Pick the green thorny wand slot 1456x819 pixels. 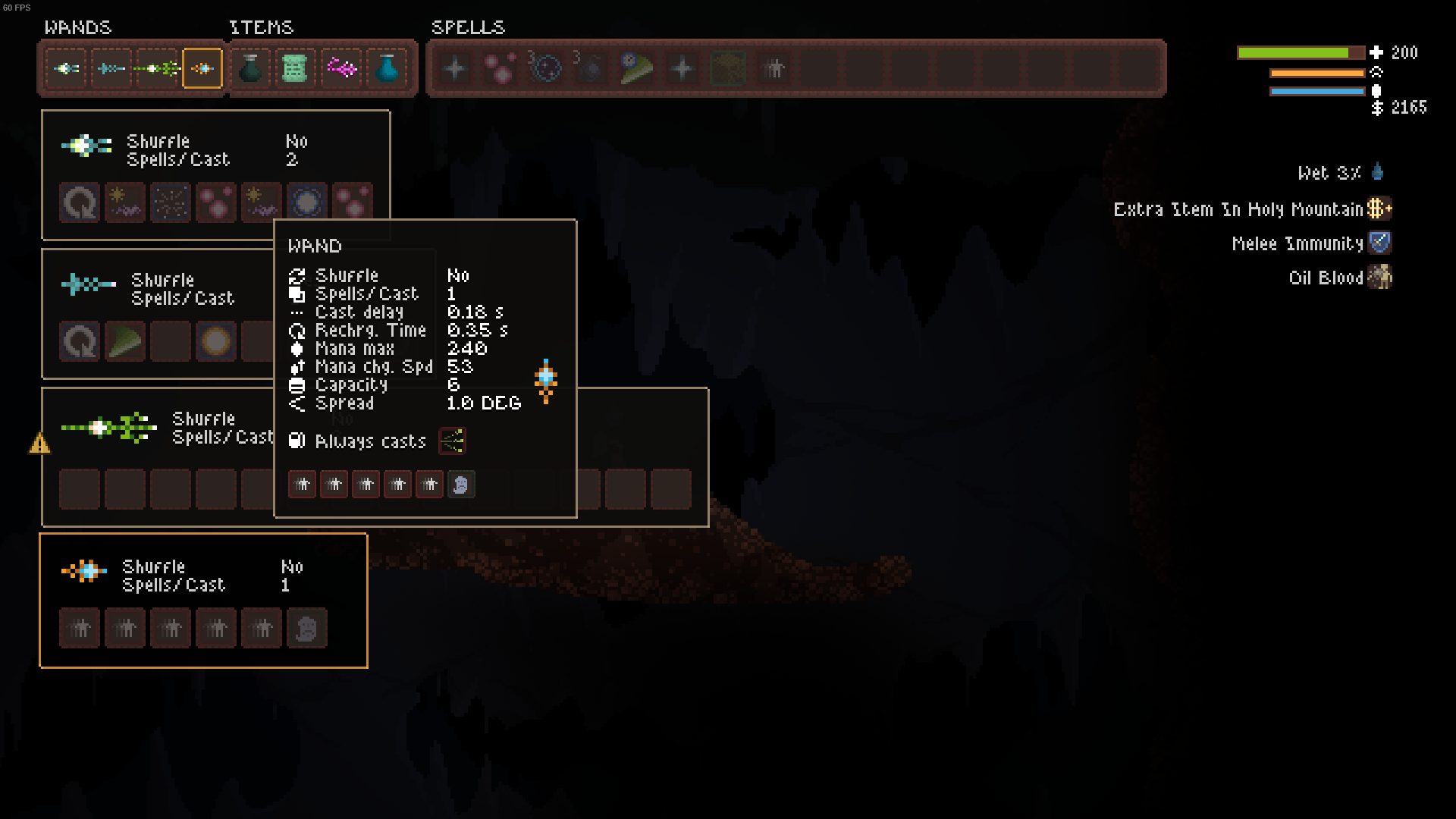pyautogui.click(x=157, y=69)
